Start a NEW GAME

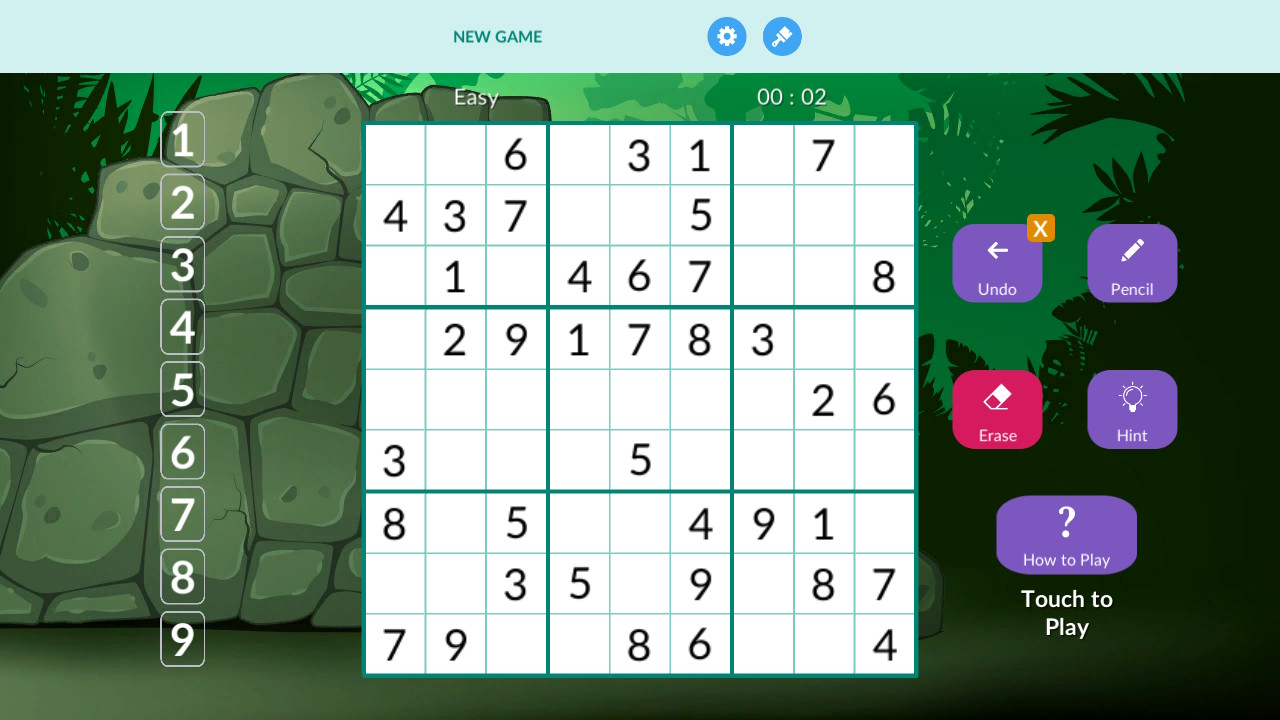497,36
